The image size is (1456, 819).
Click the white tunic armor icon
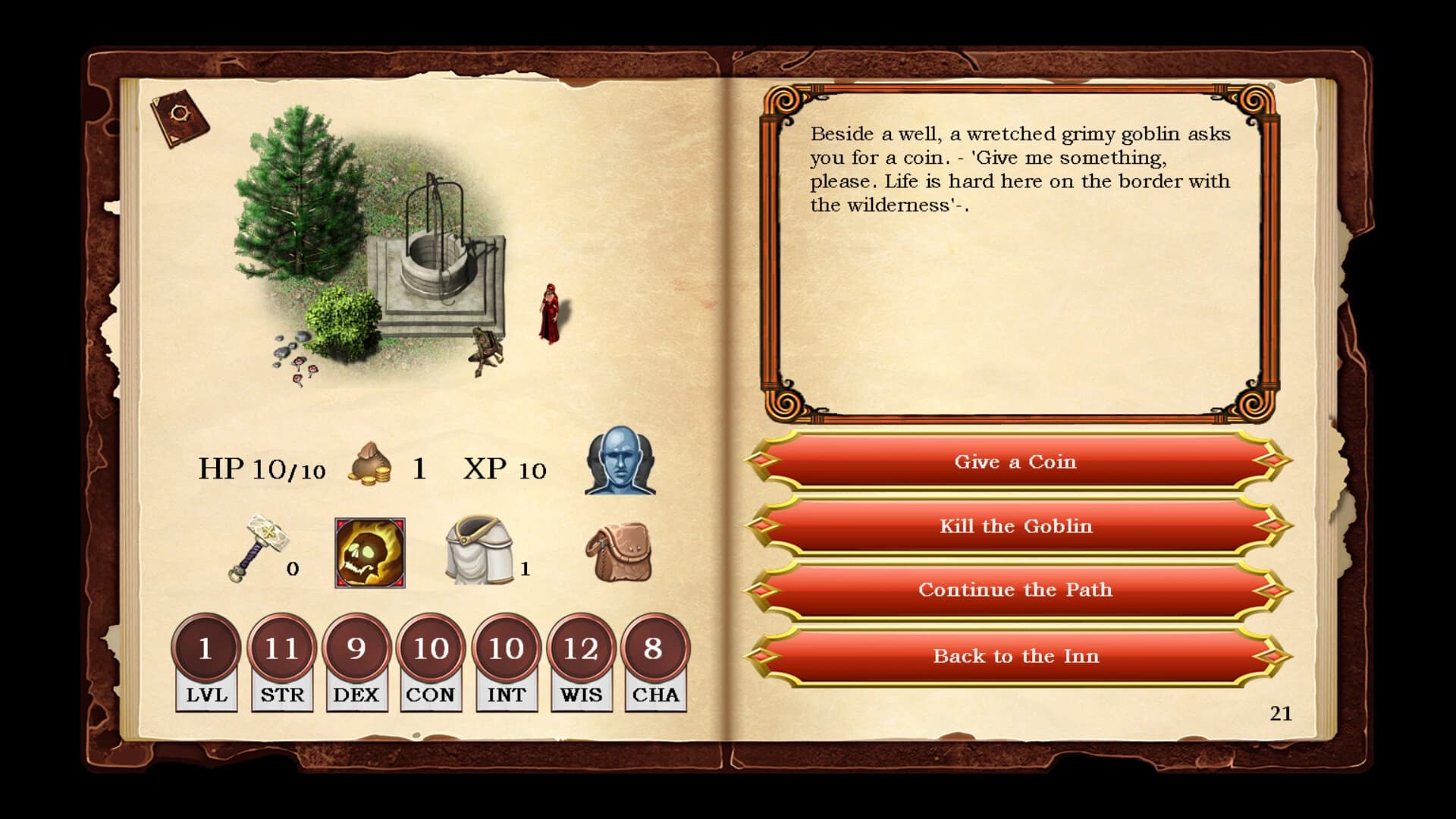click(x=478, y=550)
